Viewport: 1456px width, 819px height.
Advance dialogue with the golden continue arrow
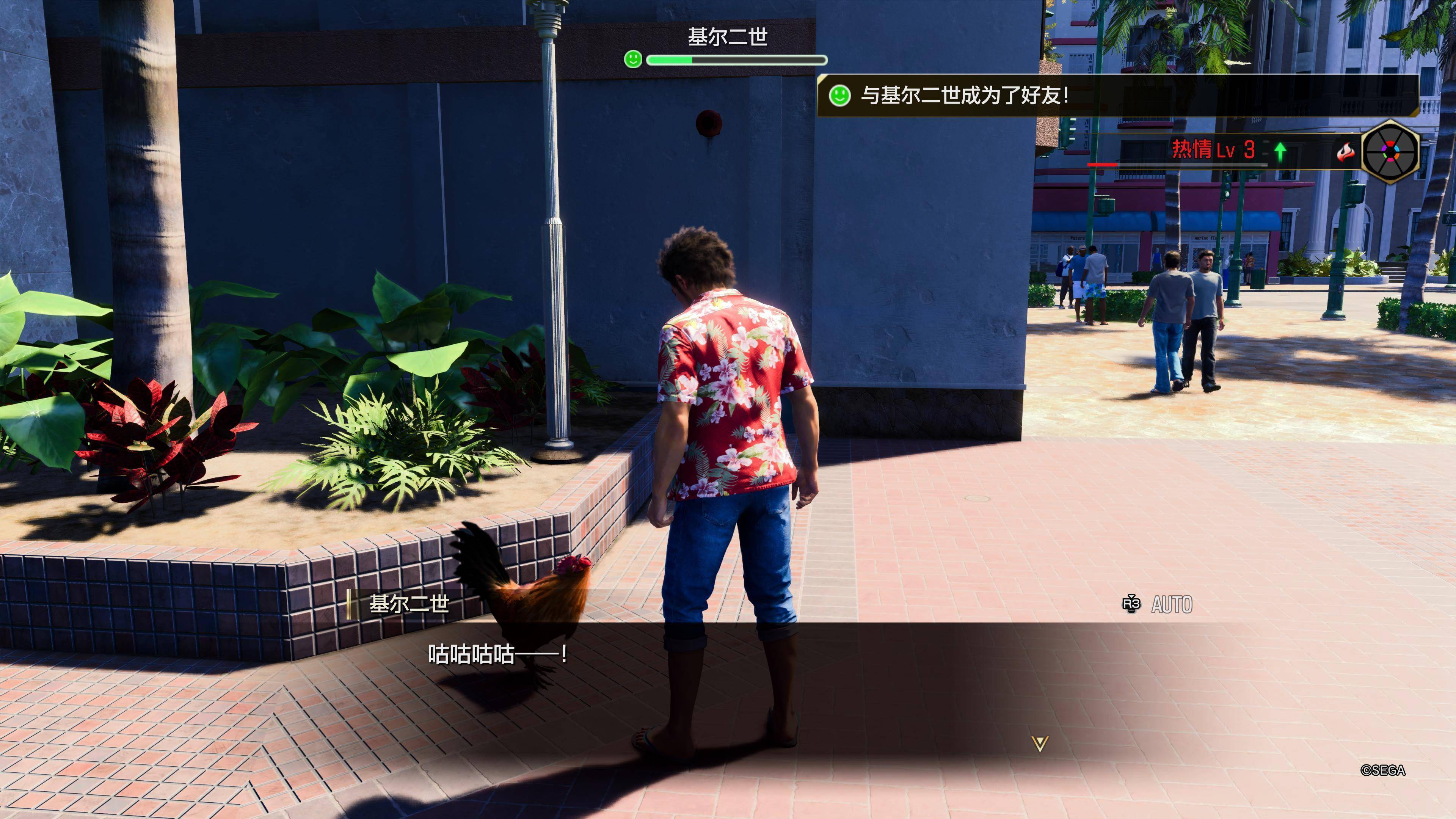[x=1039, y=744]
